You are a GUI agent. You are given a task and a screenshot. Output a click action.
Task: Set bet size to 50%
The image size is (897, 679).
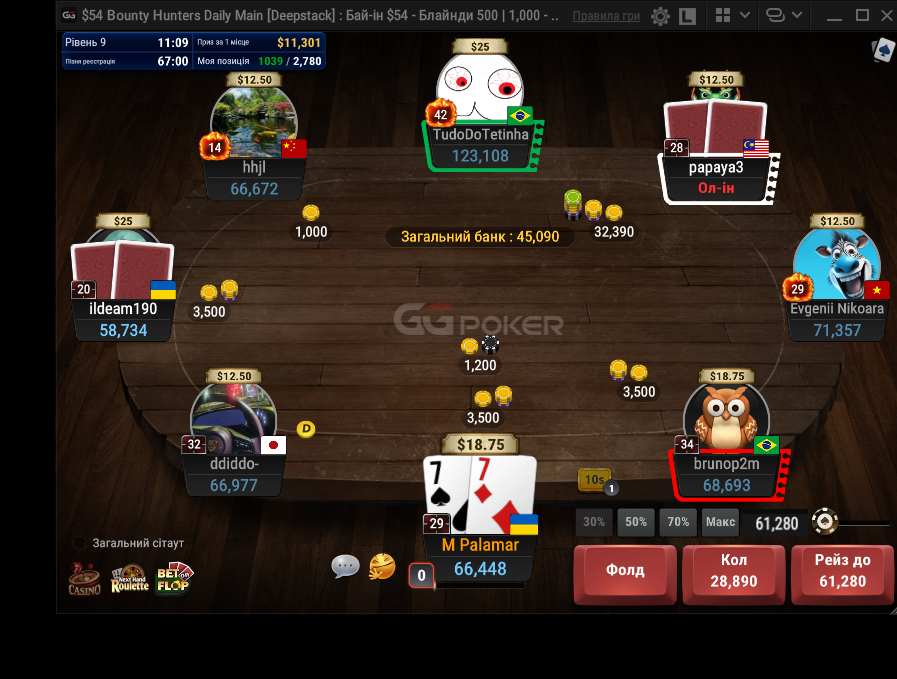click(x=636, y=522)
